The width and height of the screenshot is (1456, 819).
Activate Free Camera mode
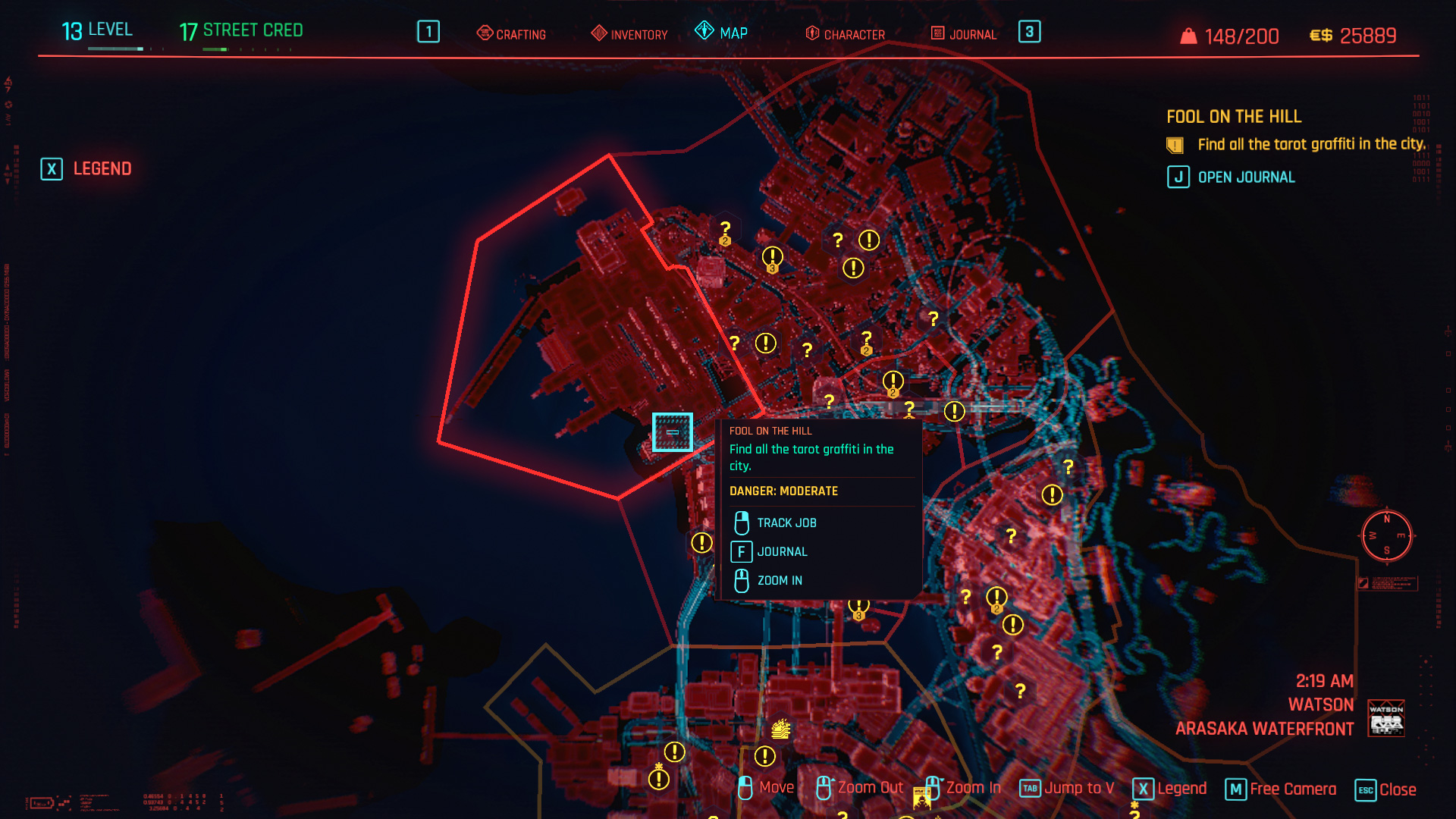click(1281, 789)
